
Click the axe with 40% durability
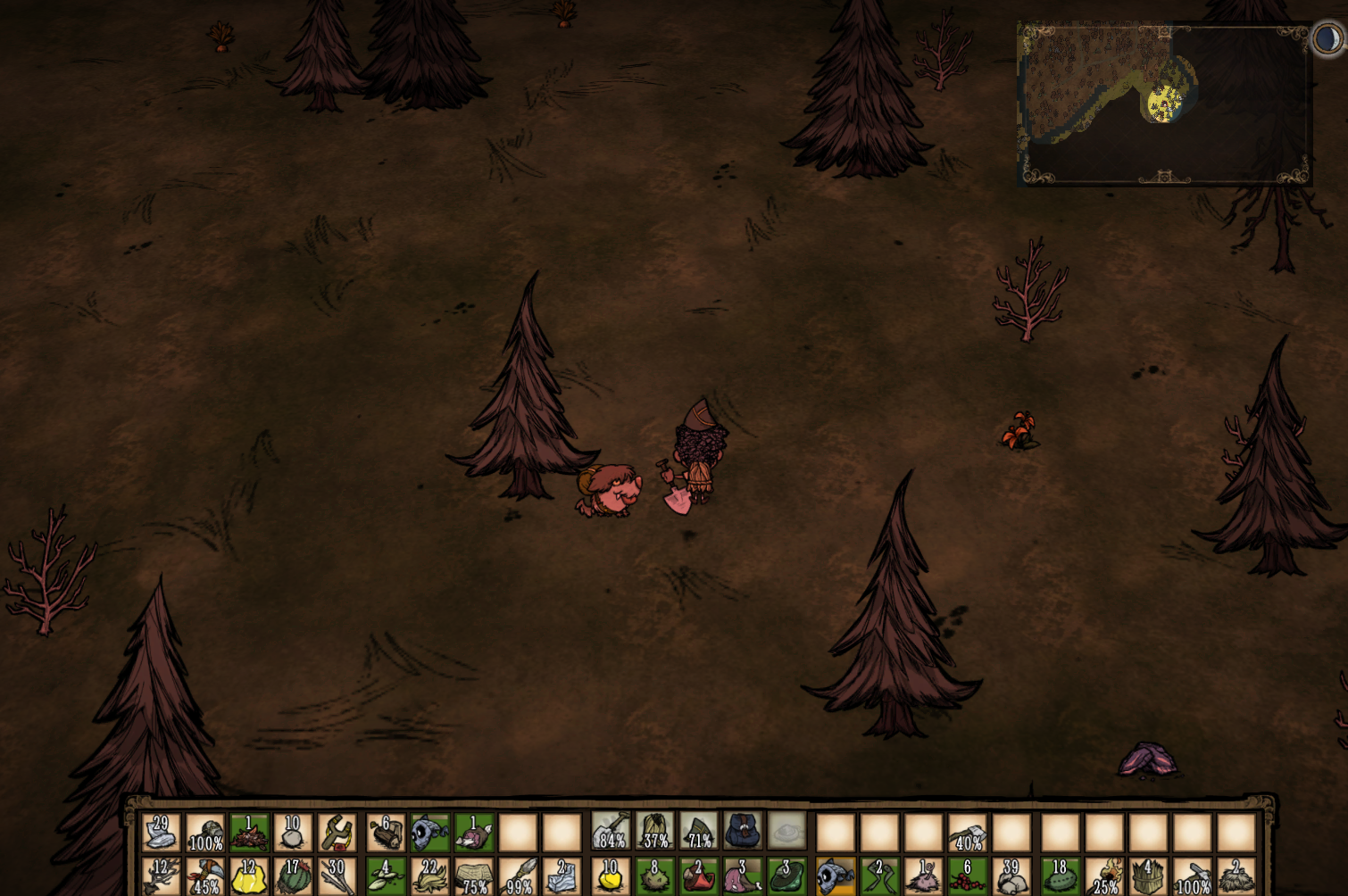[x=968, y=833]
